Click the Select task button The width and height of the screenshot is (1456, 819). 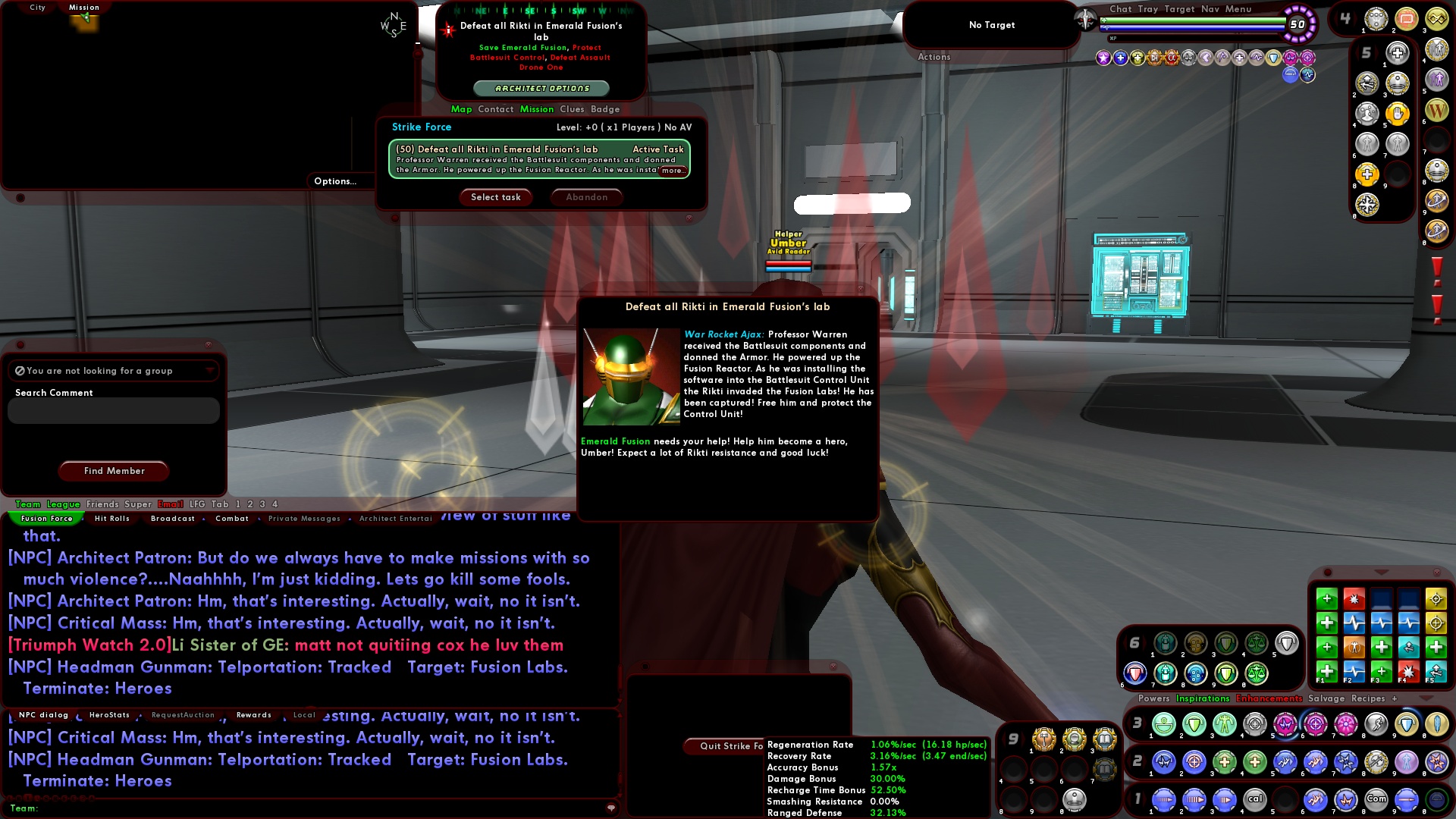[495, 197]
